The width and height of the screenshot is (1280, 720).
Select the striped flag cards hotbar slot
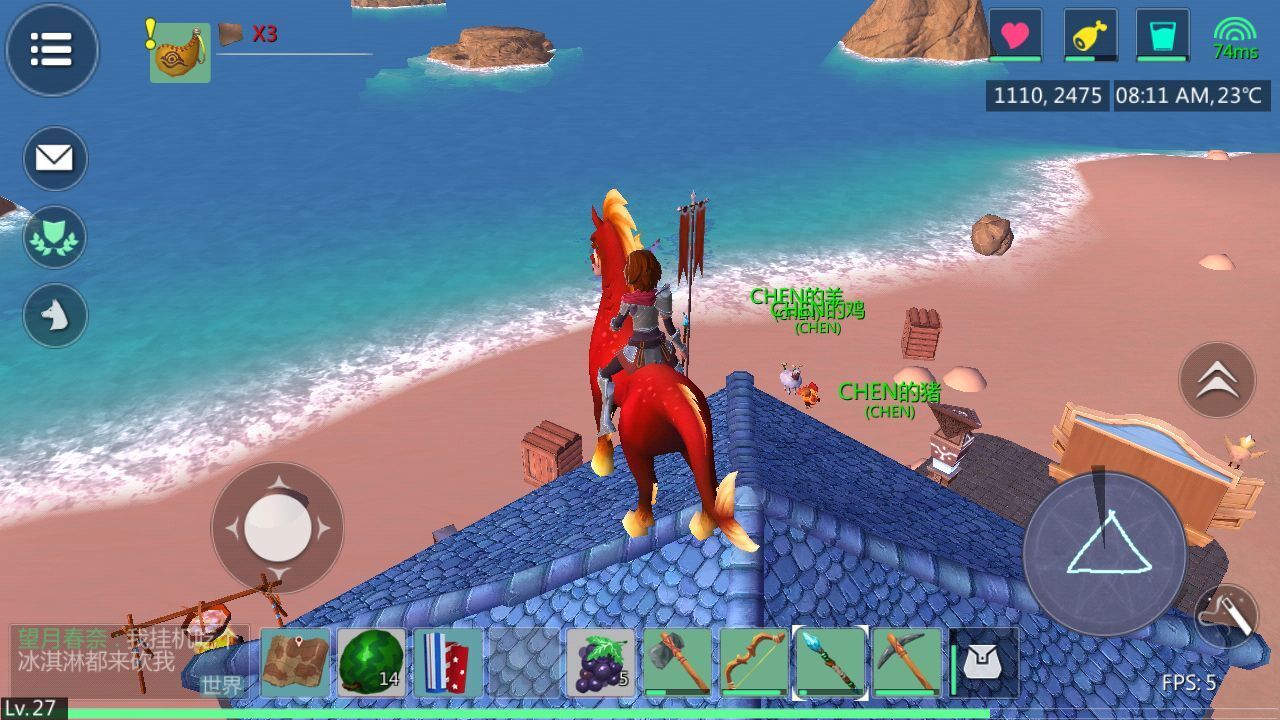tap(448, 662)
